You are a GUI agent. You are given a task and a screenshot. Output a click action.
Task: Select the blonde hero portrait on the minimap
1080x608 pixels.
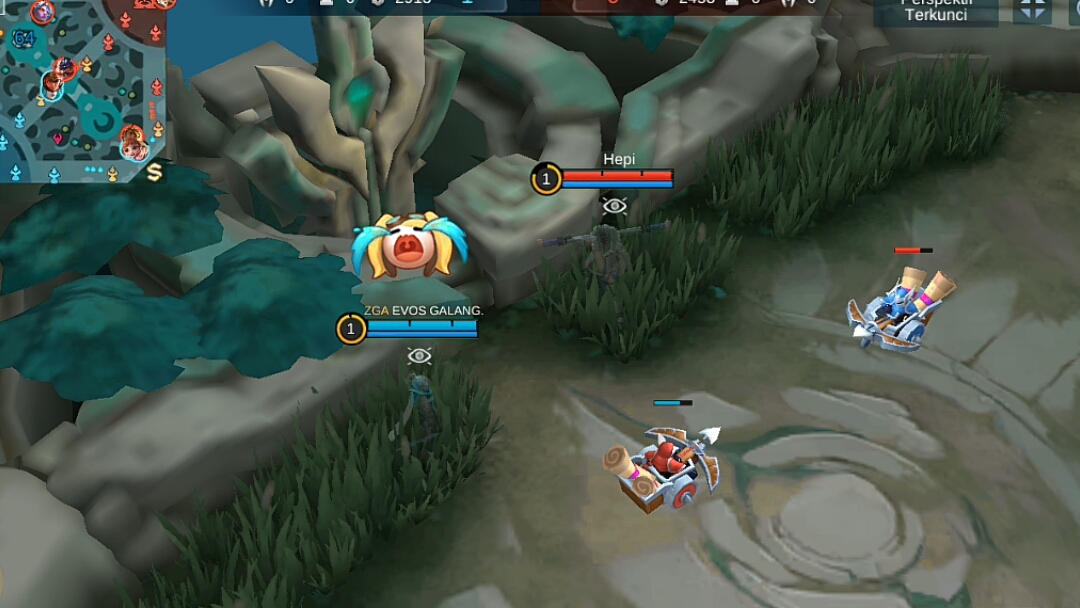132,149
